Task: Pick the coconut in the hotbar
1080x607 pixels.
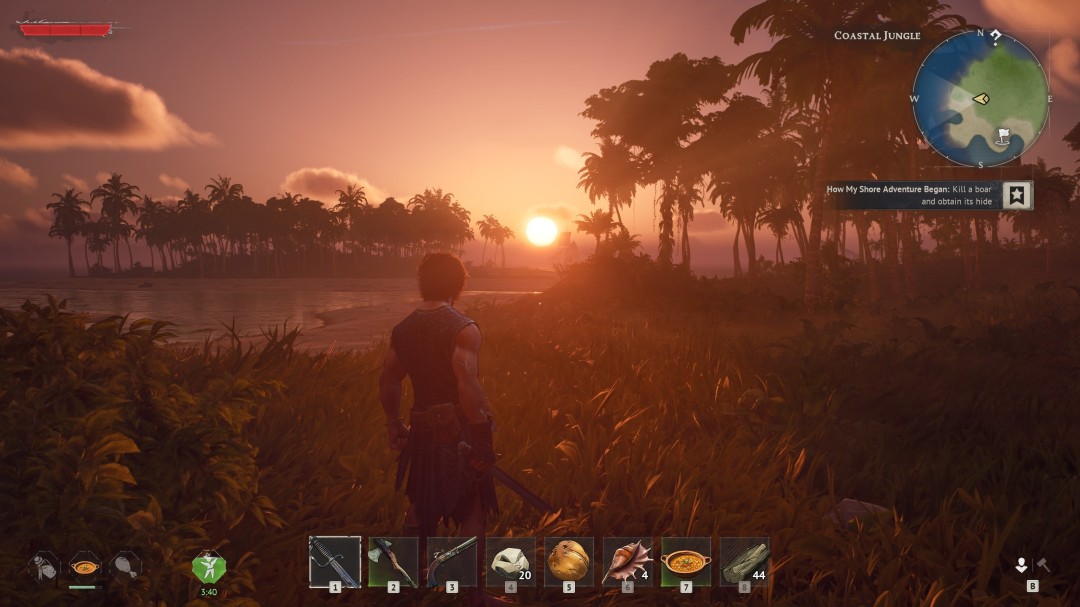Action: tap(569, 561)
